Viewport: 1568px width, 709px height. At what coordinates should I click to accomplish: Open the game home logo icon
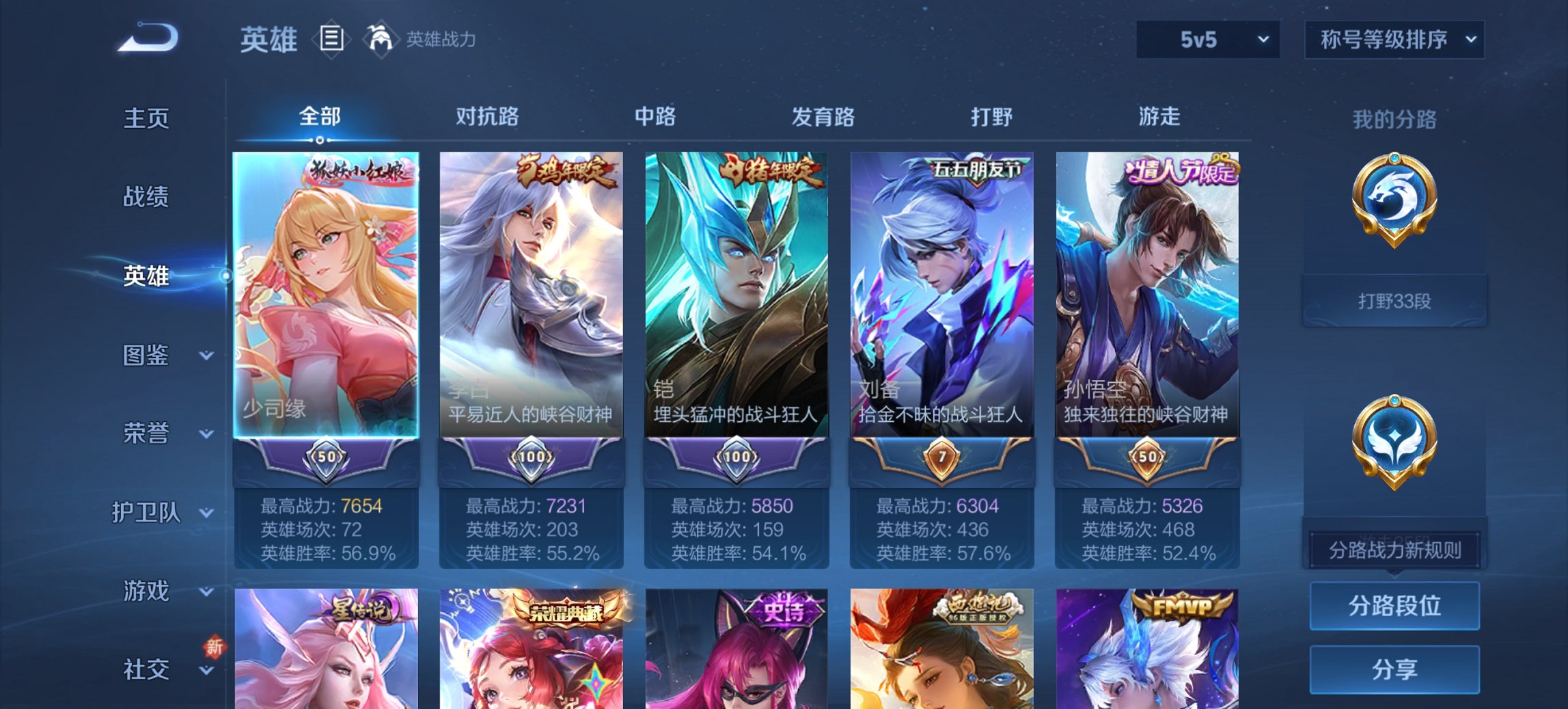coord(148,39)
